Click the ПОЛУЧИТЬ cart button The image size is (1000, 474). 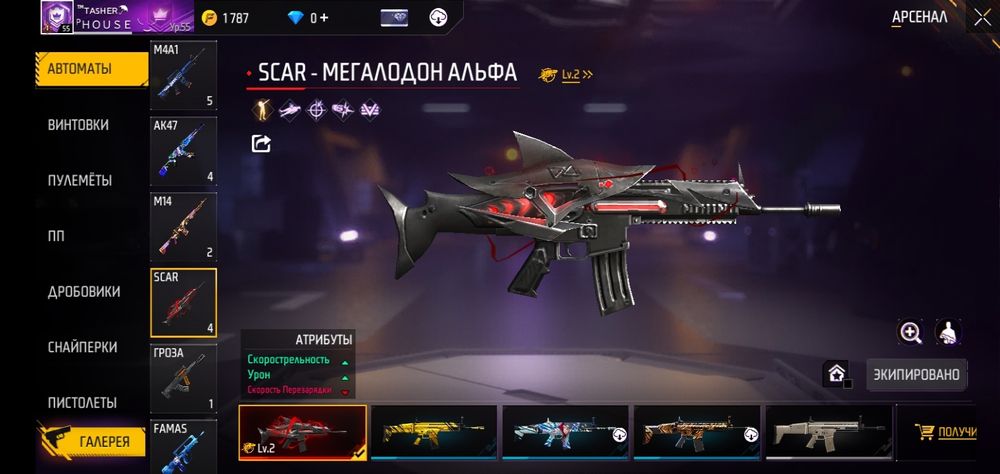click(x=947, y=432)
